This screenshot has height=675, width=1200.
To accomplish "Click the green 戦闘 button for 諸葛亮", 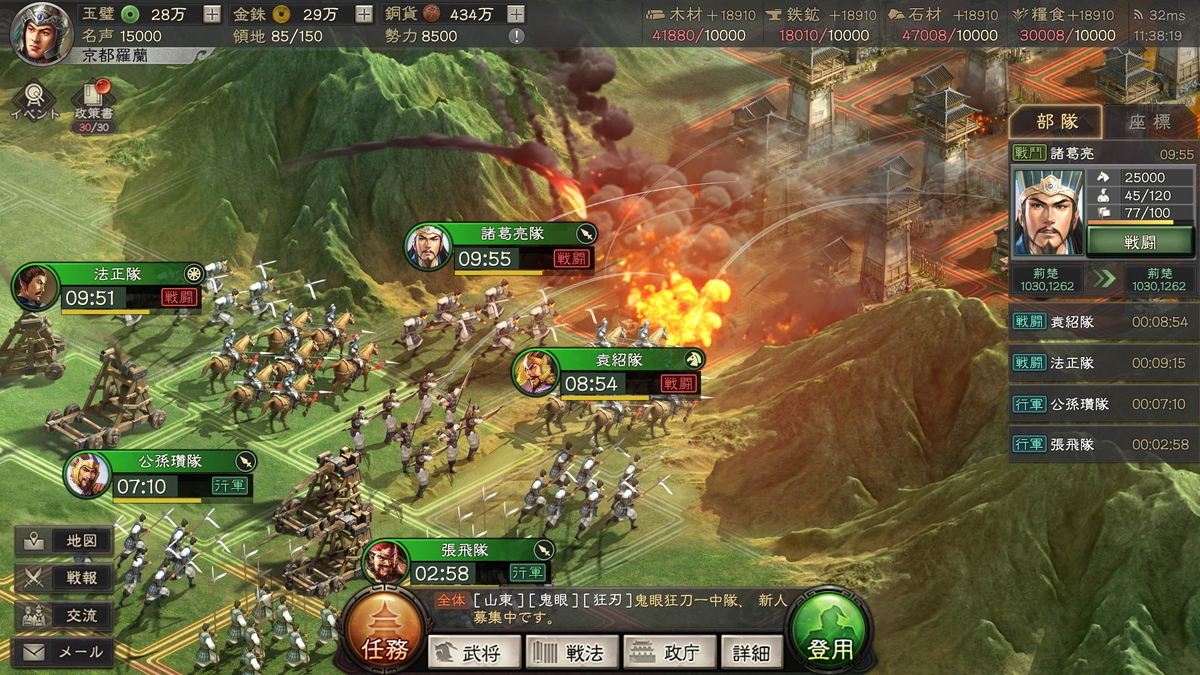I will coord(1139,241).
